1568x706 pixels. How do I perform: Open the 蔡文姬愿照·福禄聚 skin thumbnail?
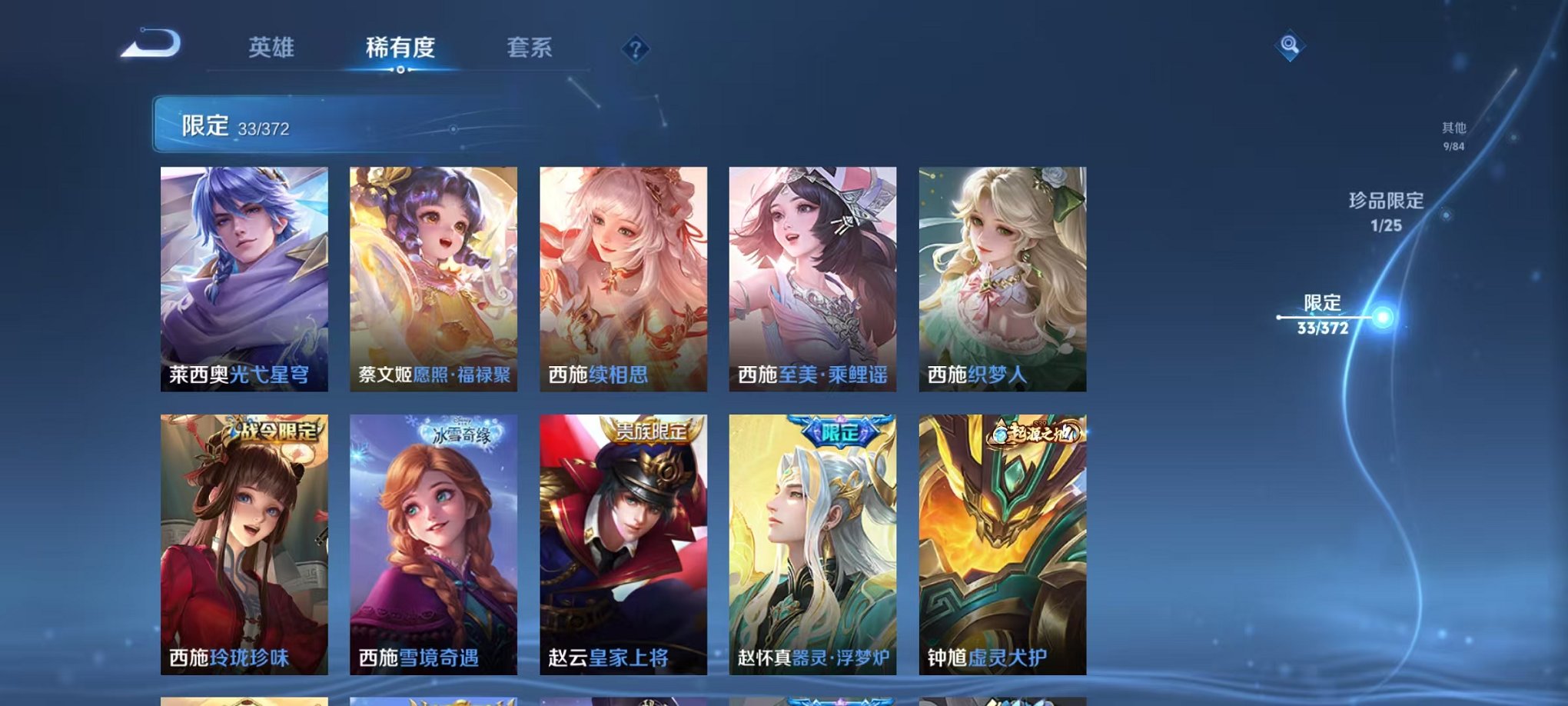(434, 277)
